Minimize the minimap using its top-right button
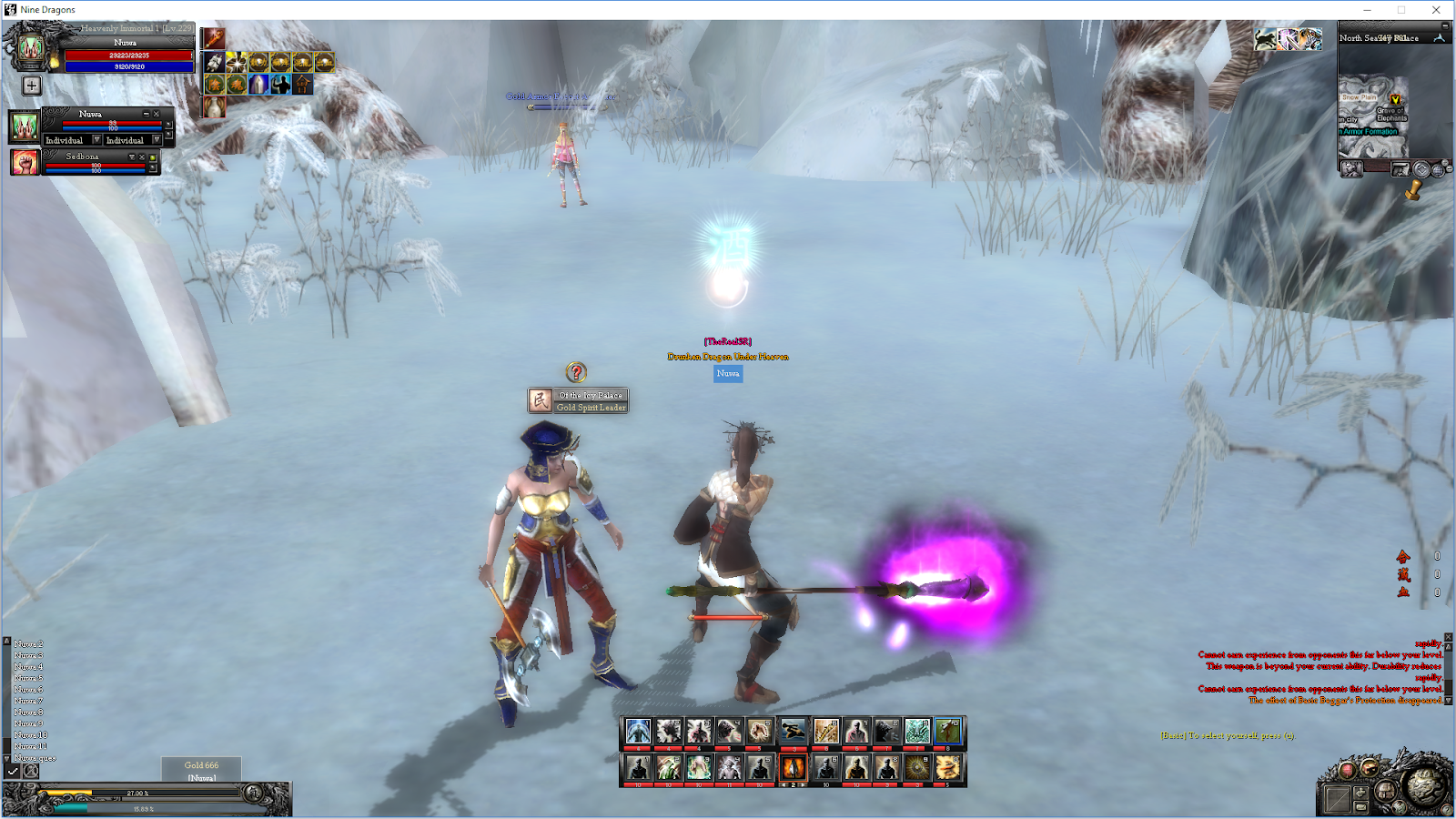This screenshot has height=819, width=1456. (x=1444, y=26)
